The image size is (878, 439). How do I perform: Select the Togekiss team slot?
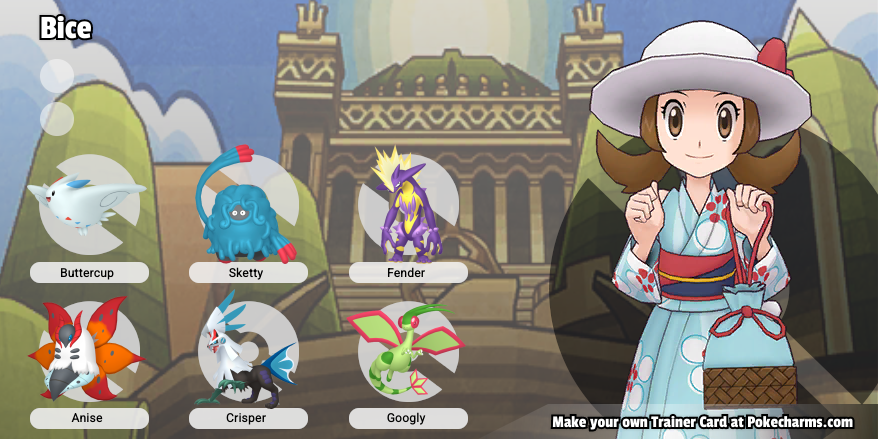[88, 205]
